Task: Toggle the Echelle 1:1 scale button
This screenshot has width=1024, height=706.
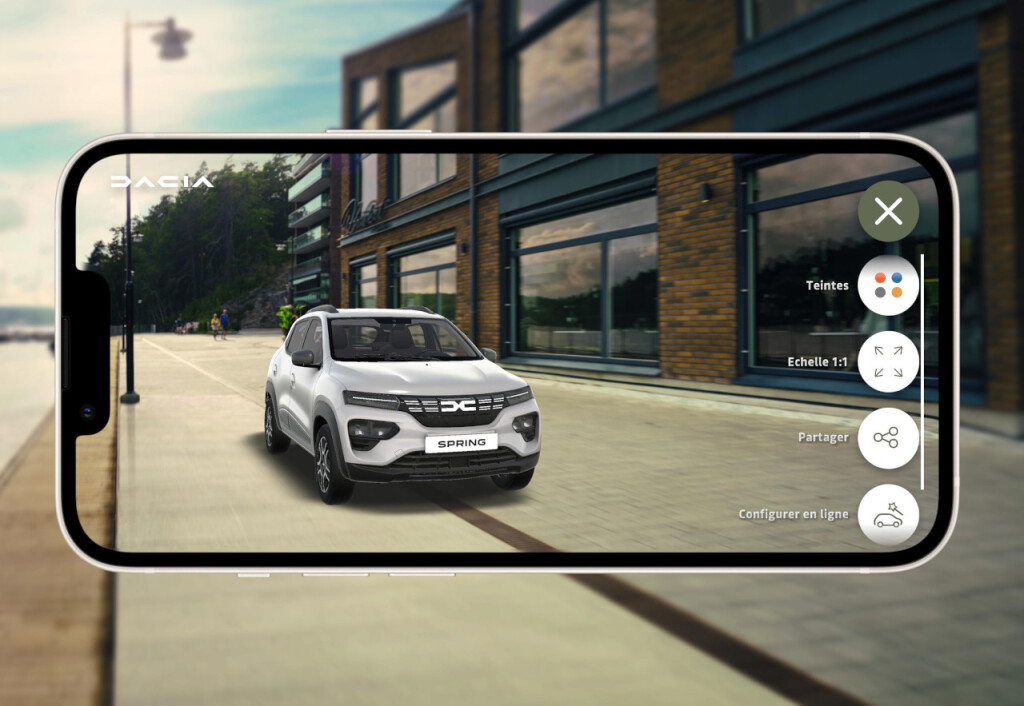Action: point(888,361)
